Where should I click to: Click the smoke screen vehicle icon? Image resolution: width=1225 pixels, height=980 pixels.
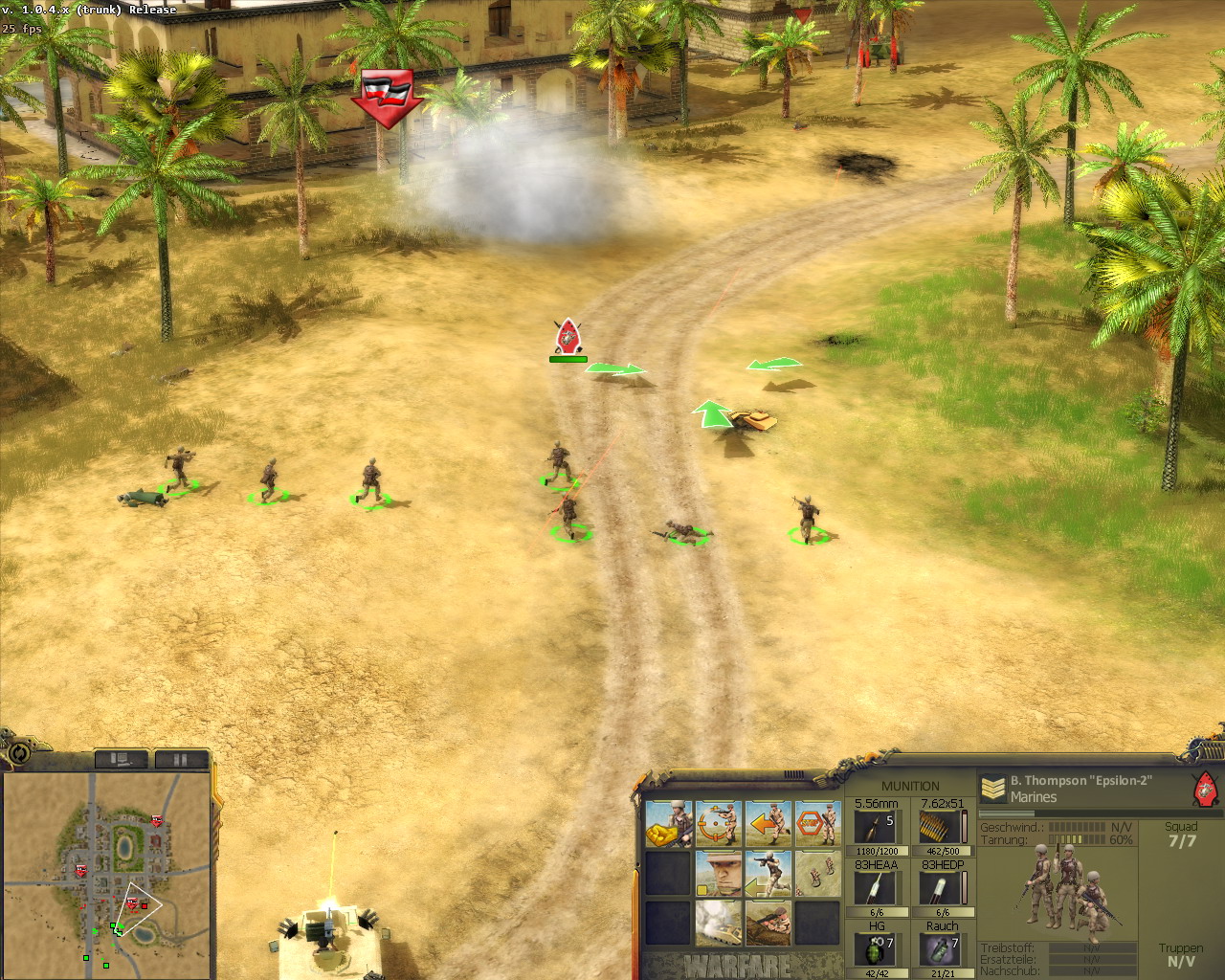720,924
